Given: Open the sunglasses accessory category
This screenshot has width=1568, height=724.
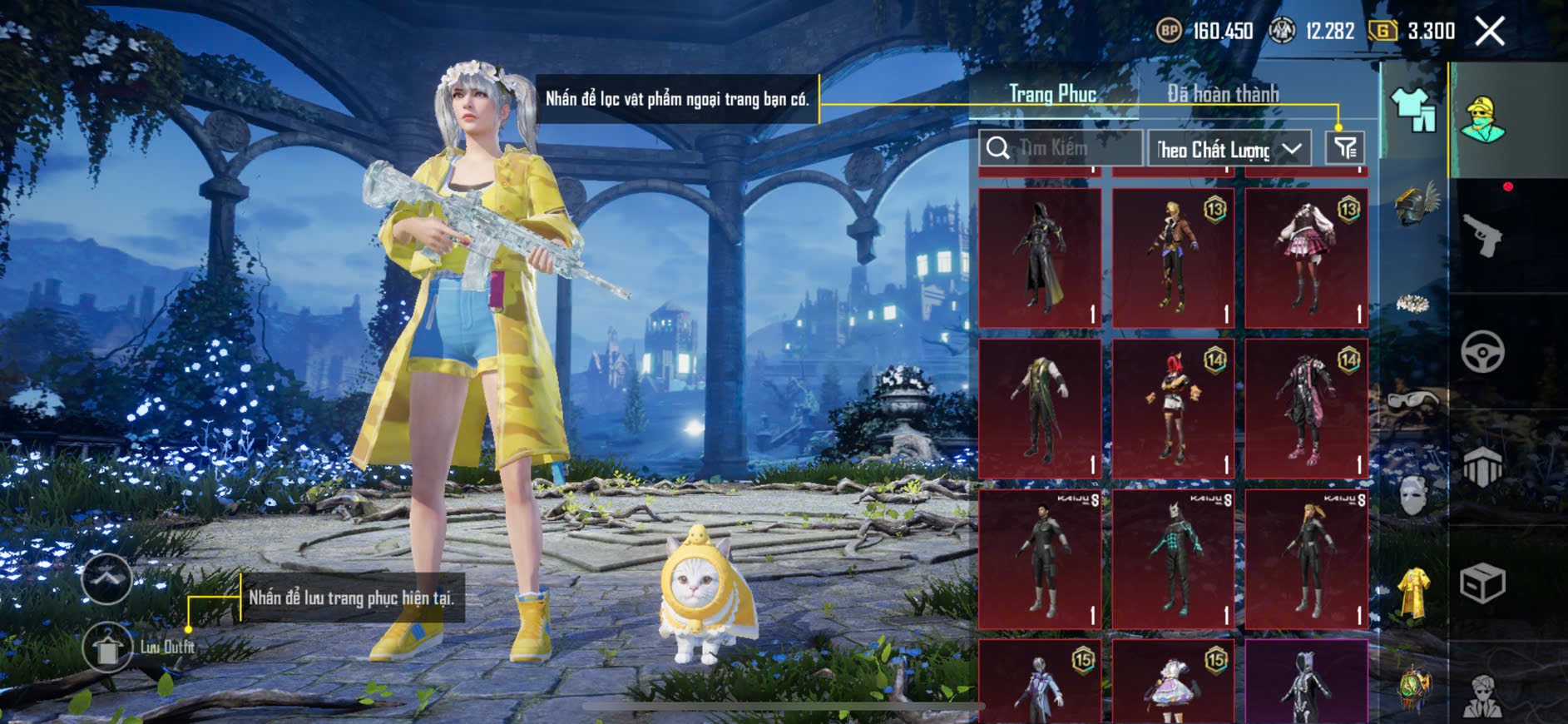Looking at the screenshot, I should pyautogui.click(x=1413, y=401).
